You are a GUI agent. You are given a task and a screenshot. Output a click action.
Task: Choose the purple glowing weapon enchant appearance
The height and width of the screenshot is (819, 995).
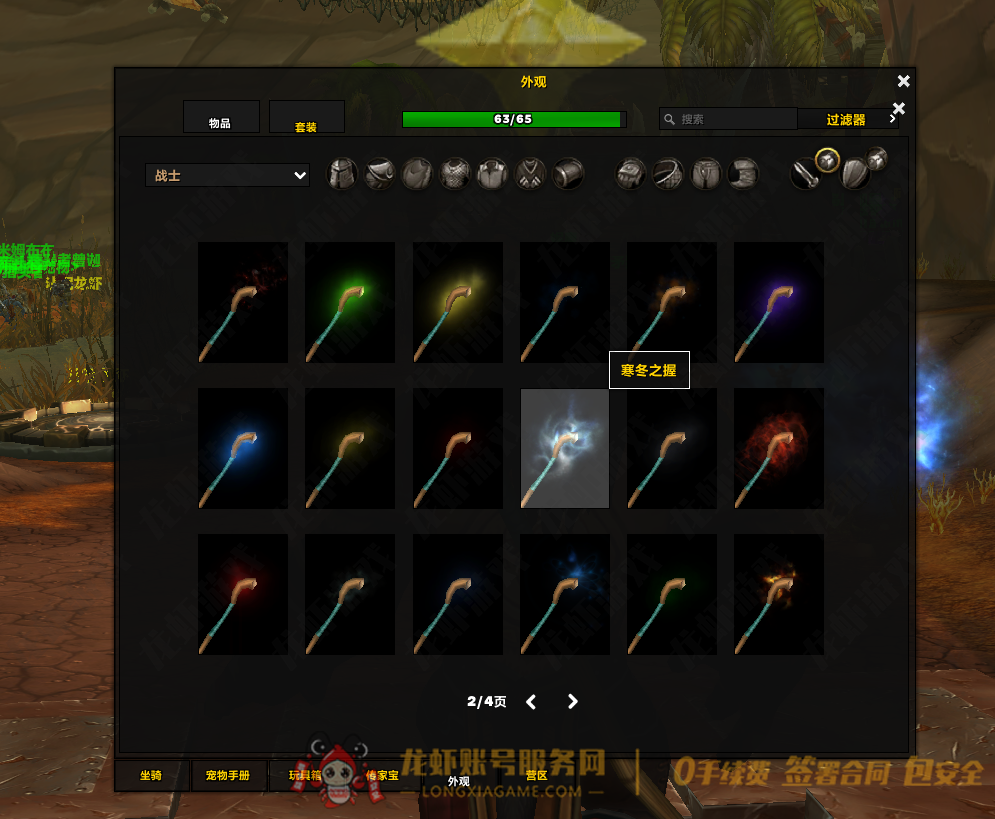tap(779, 302)
